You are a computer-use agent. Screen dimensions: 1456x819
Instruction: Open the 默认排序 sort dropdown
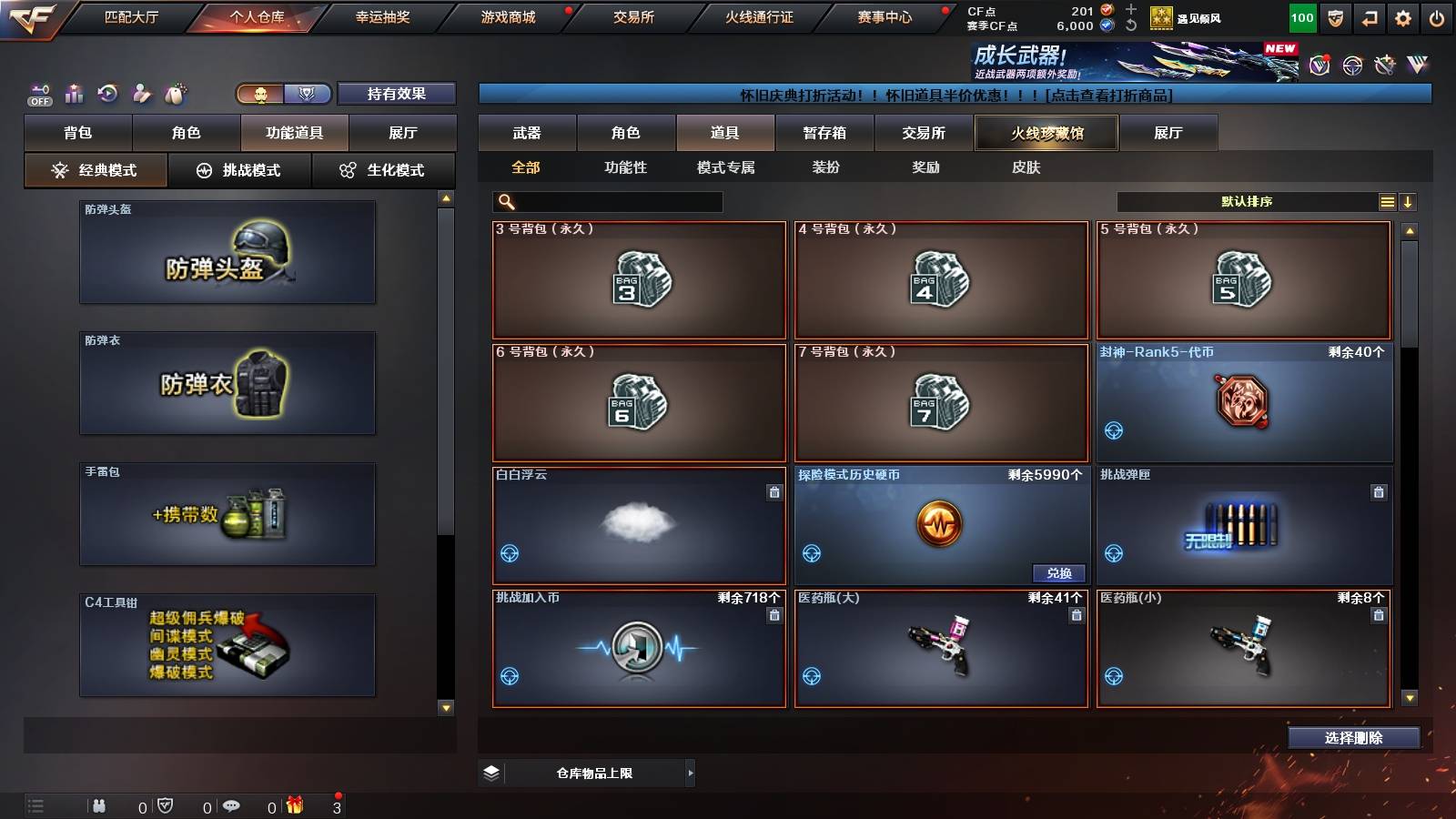coord(1247,201)
